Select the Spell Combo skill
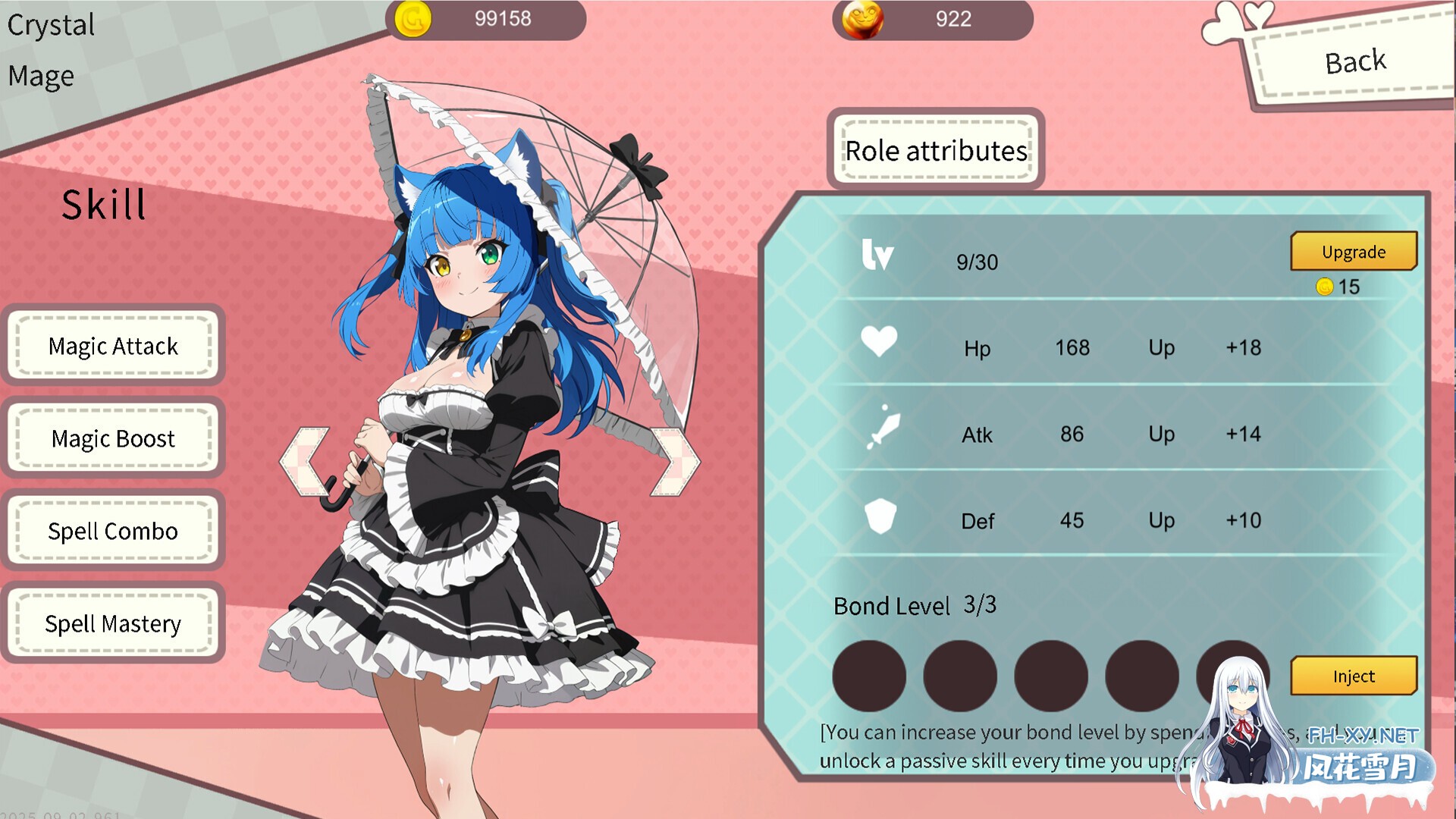 [x=112, y=532]
